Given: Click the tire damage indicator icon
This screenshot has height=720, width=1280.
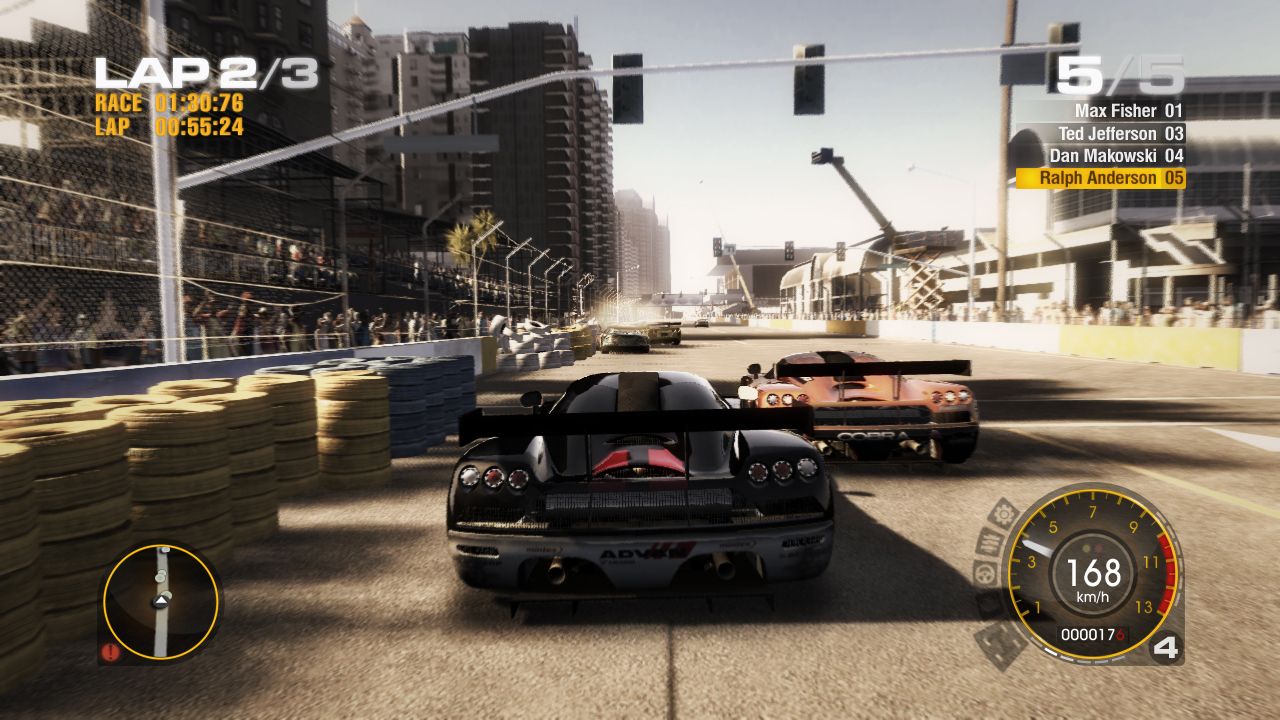Looking at the screenshot, I should click(986, 606).
